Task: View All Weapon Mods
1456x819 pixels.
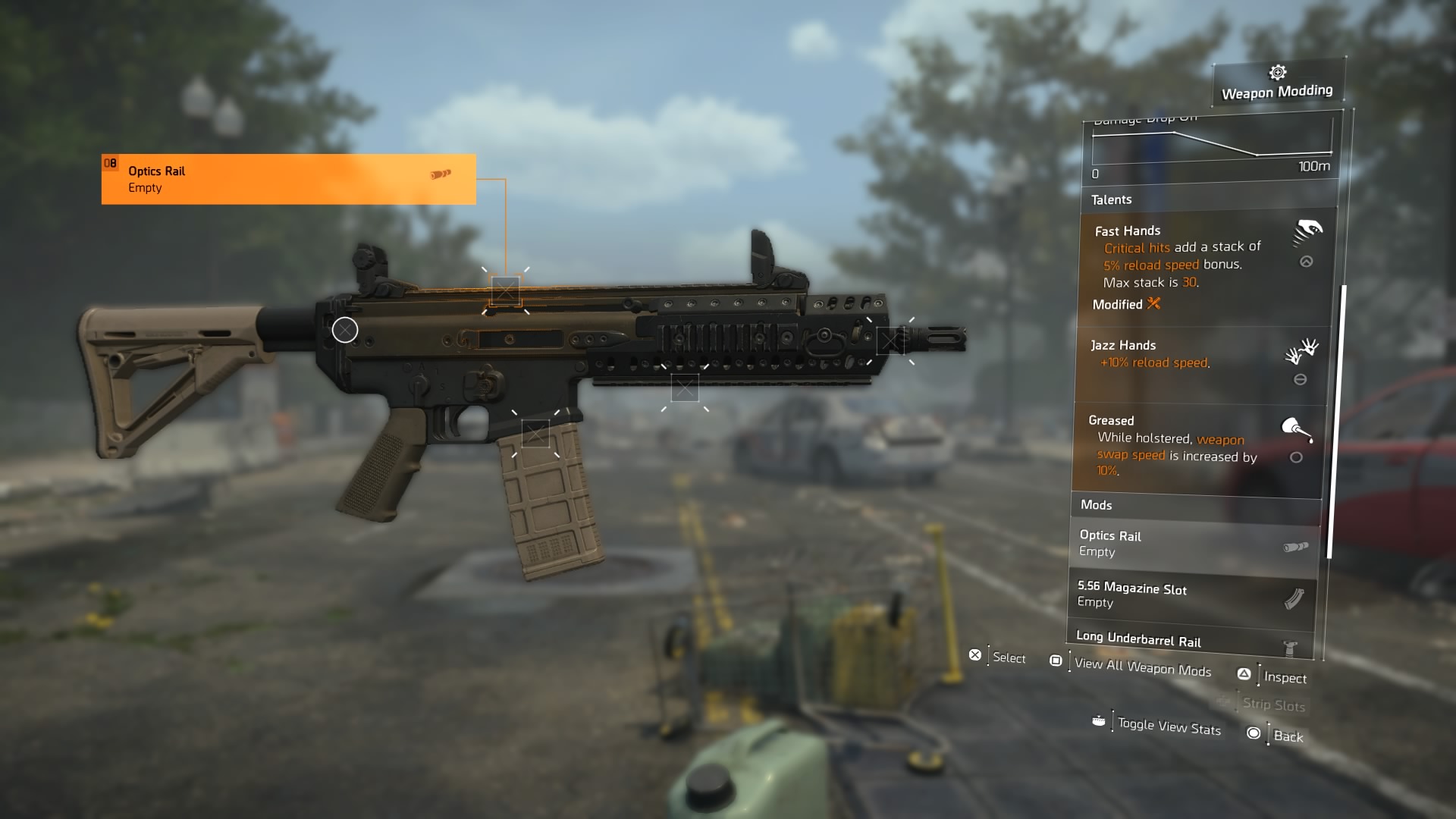Action: click(x=1143, y=669)
